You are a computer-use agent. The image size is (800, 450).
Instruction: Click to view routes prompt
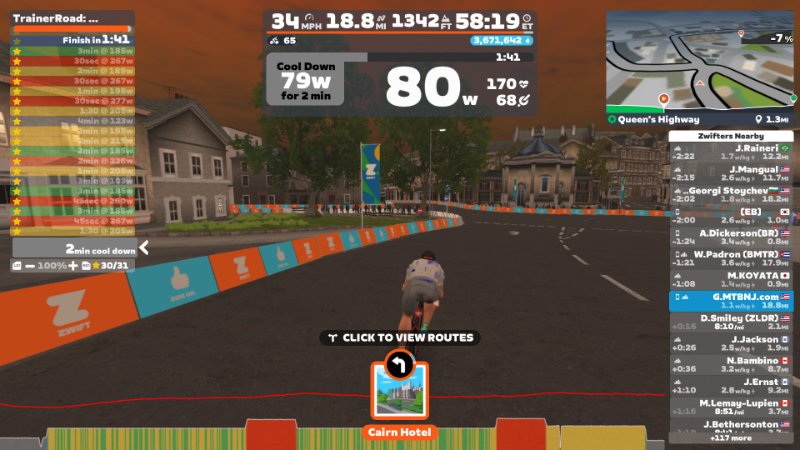coord(399,338)
